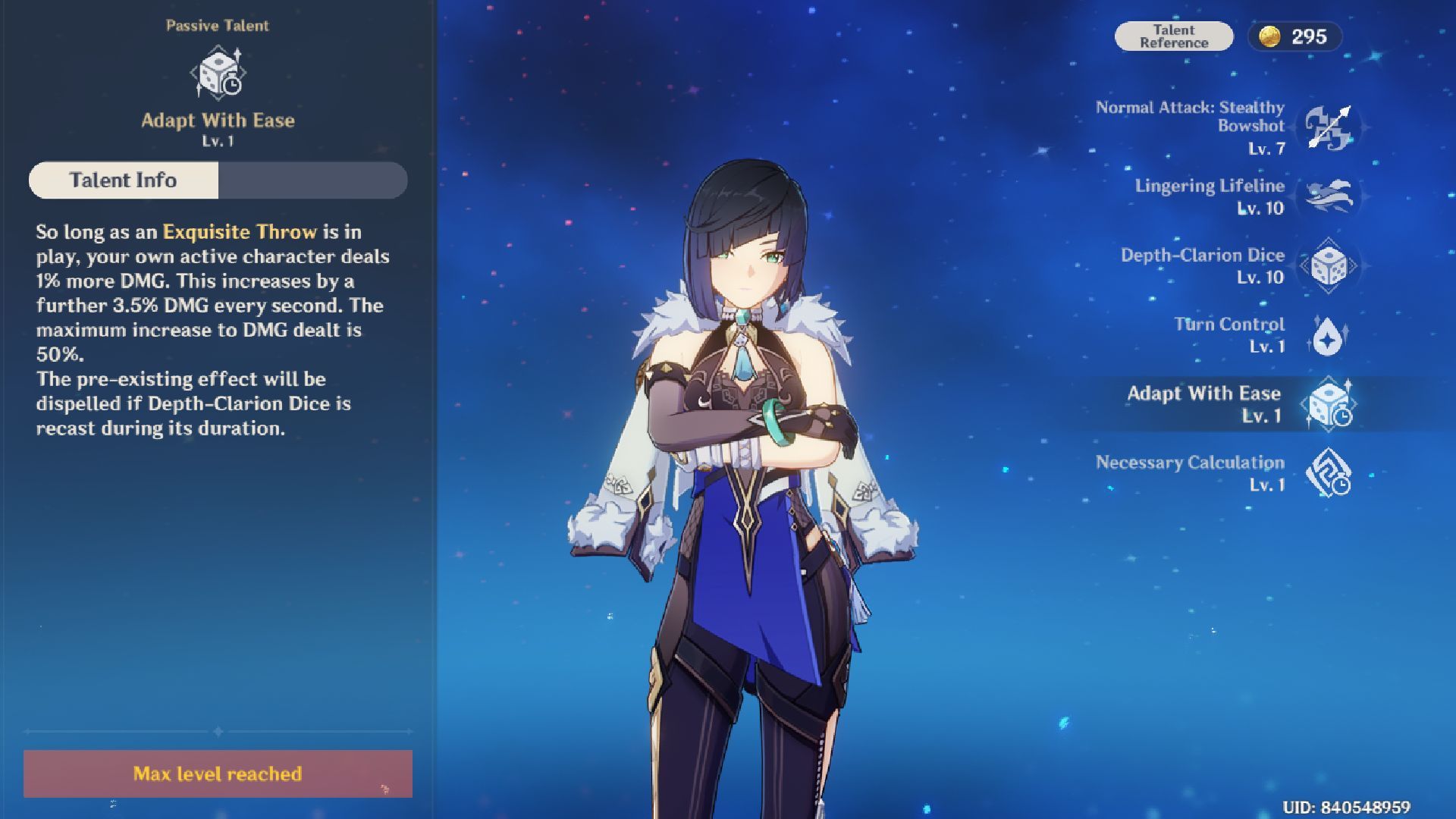Select the Turn Control passive talent
Image resolution: width=1456 pixels, height=819 pixels.
1328,335
